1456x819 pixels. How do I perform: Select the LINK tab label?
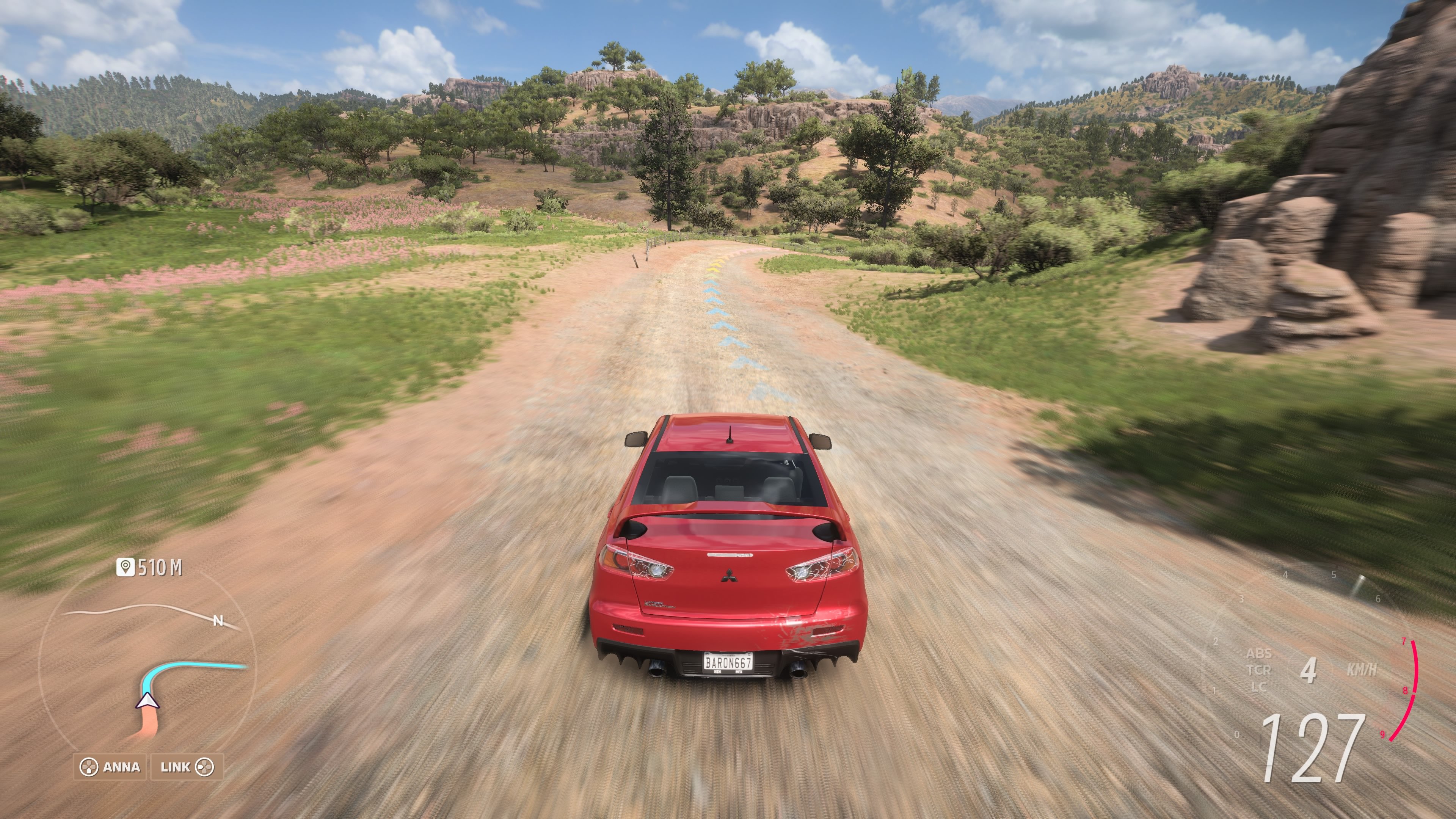coord(176,766)
